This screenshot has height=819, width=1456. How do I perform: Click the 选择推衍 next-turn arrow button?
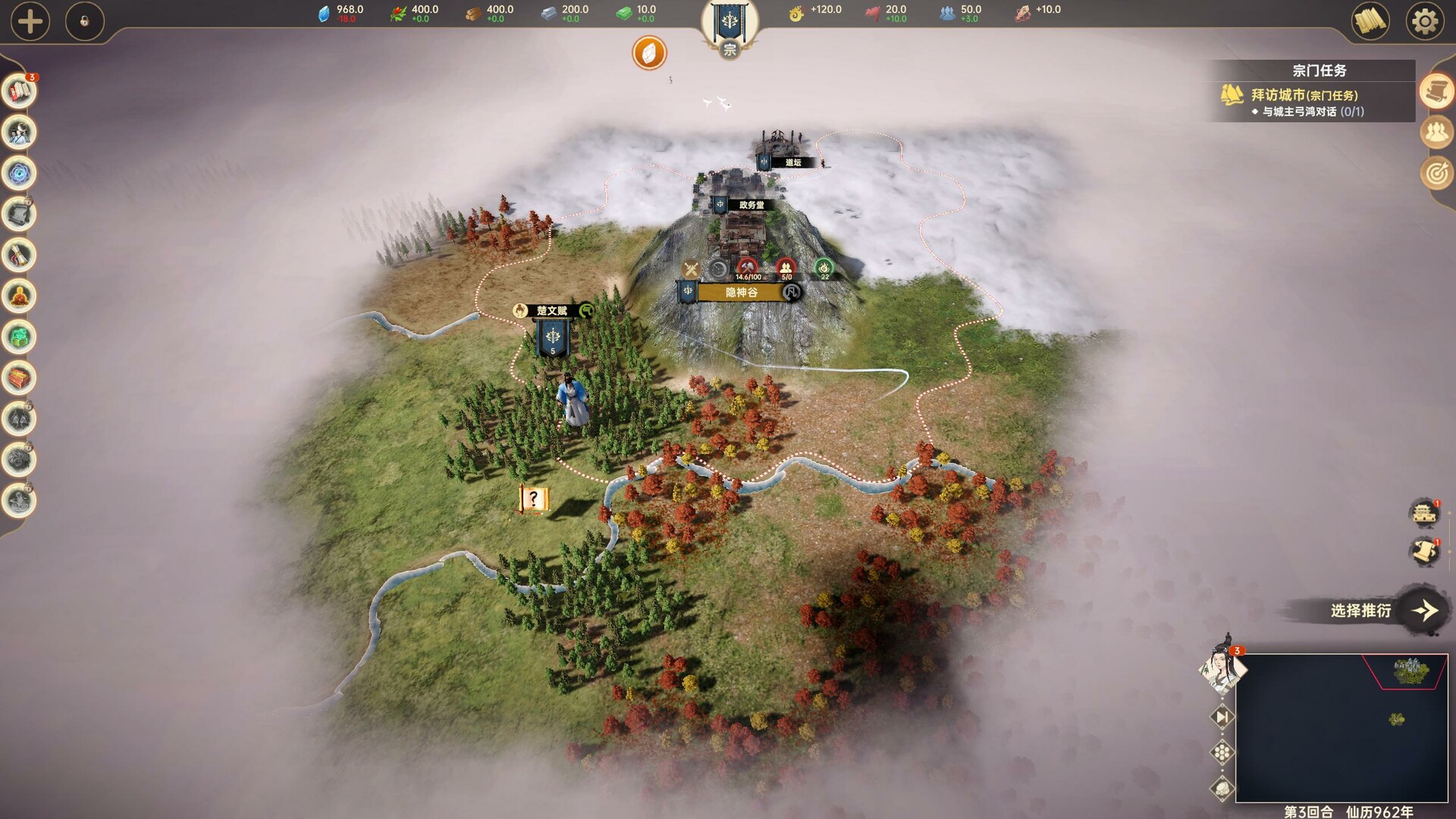click(1423, 610)
